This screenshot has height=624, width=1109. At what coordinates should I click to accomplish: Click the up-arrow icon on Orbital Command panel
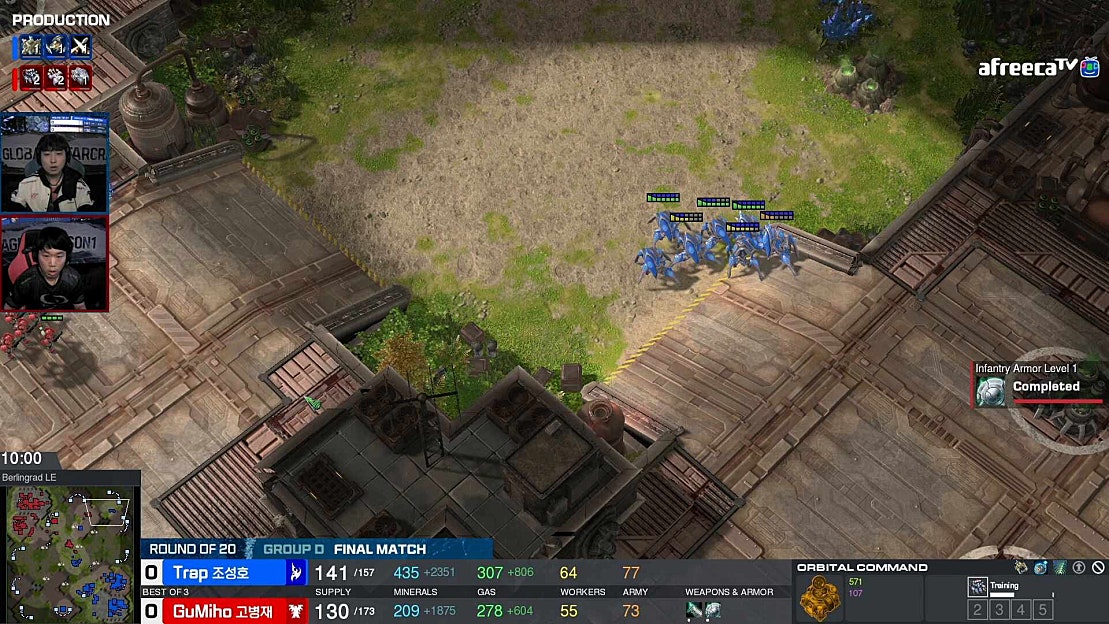1079,568
